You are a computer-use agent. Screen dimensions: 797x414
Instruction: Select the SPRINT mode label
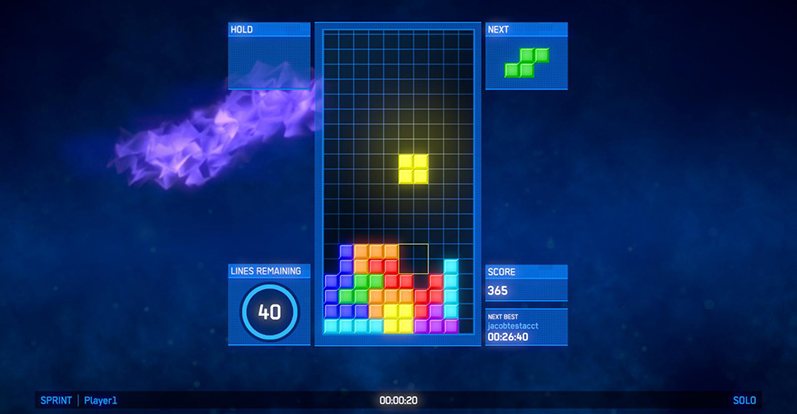[55, 401]
